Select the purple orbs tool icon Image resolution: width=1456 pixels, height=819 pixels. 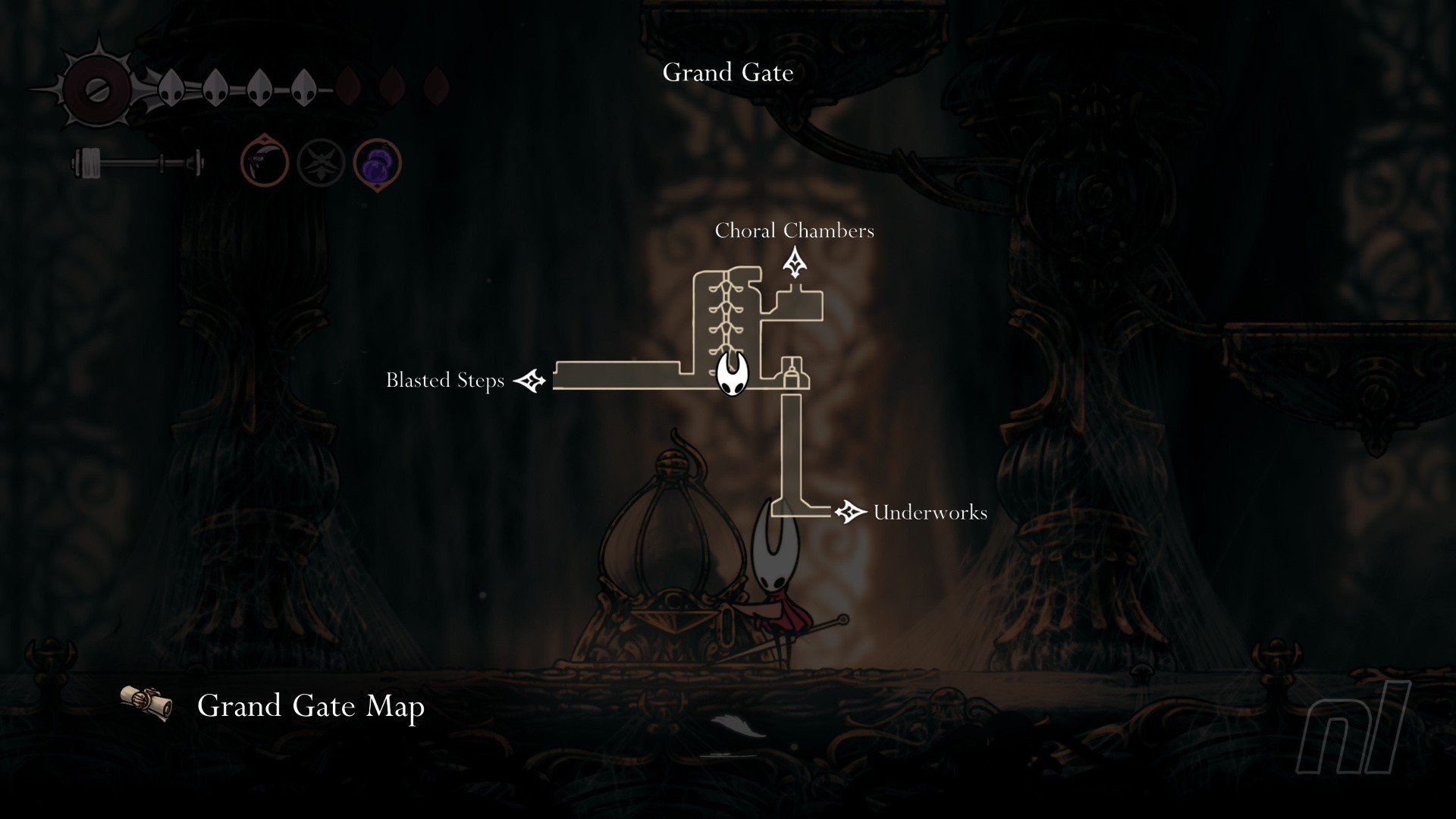(x=377, y=163)
